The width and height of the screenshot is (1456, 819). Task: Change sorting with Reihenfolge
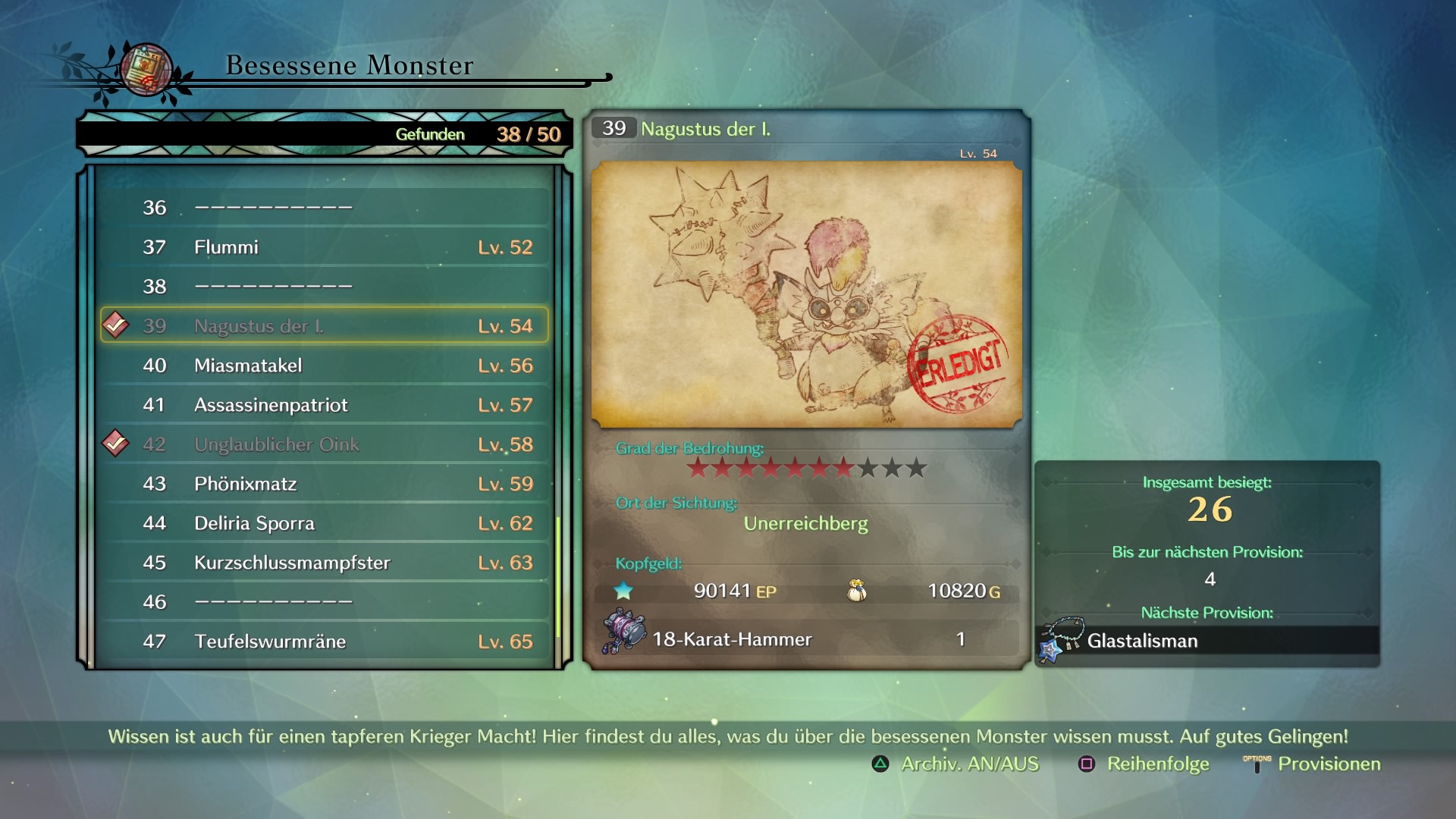(1144, 764)
